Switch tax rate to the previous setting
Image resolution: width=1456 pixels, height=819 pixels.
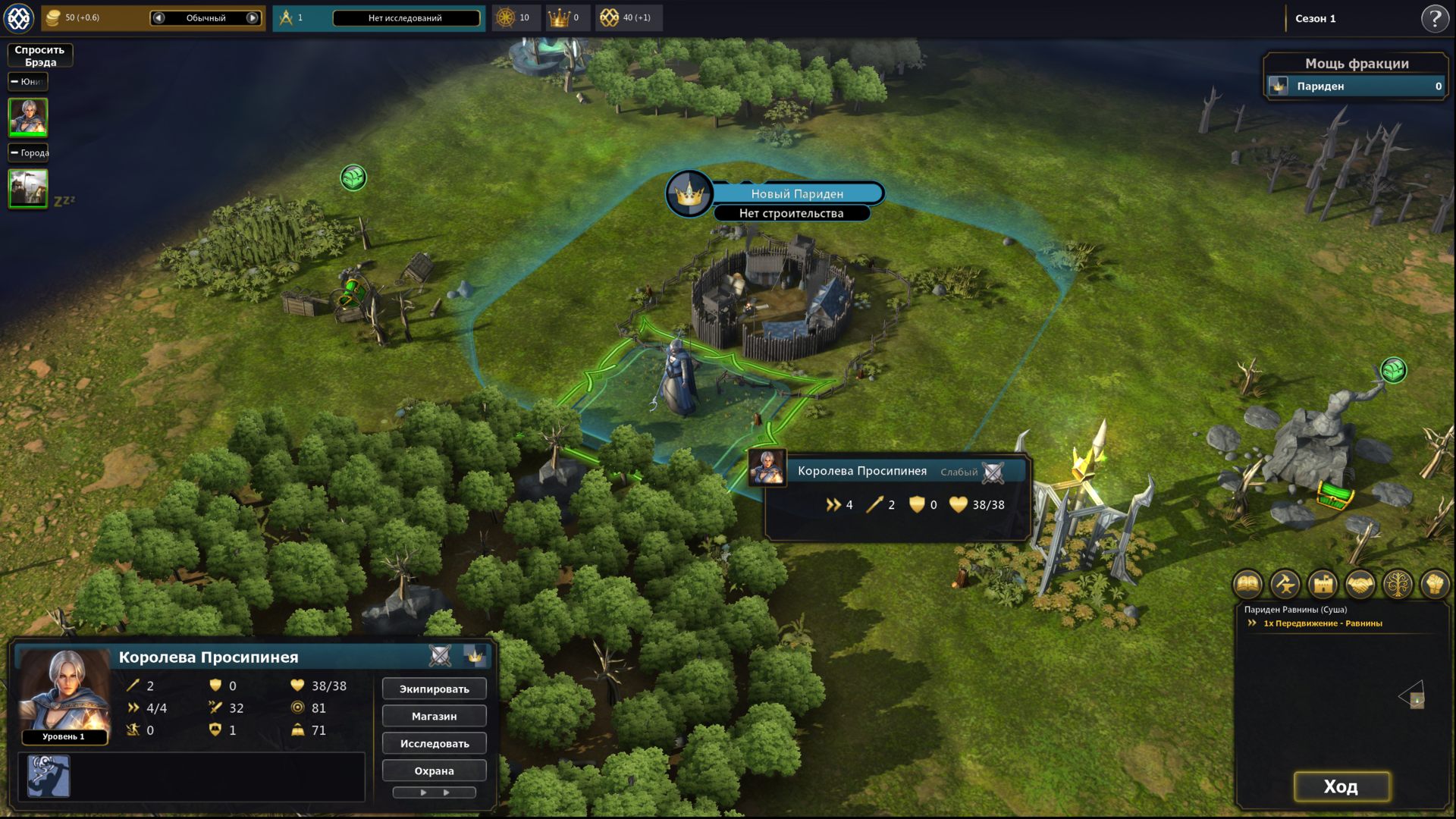tap(158, 17)
